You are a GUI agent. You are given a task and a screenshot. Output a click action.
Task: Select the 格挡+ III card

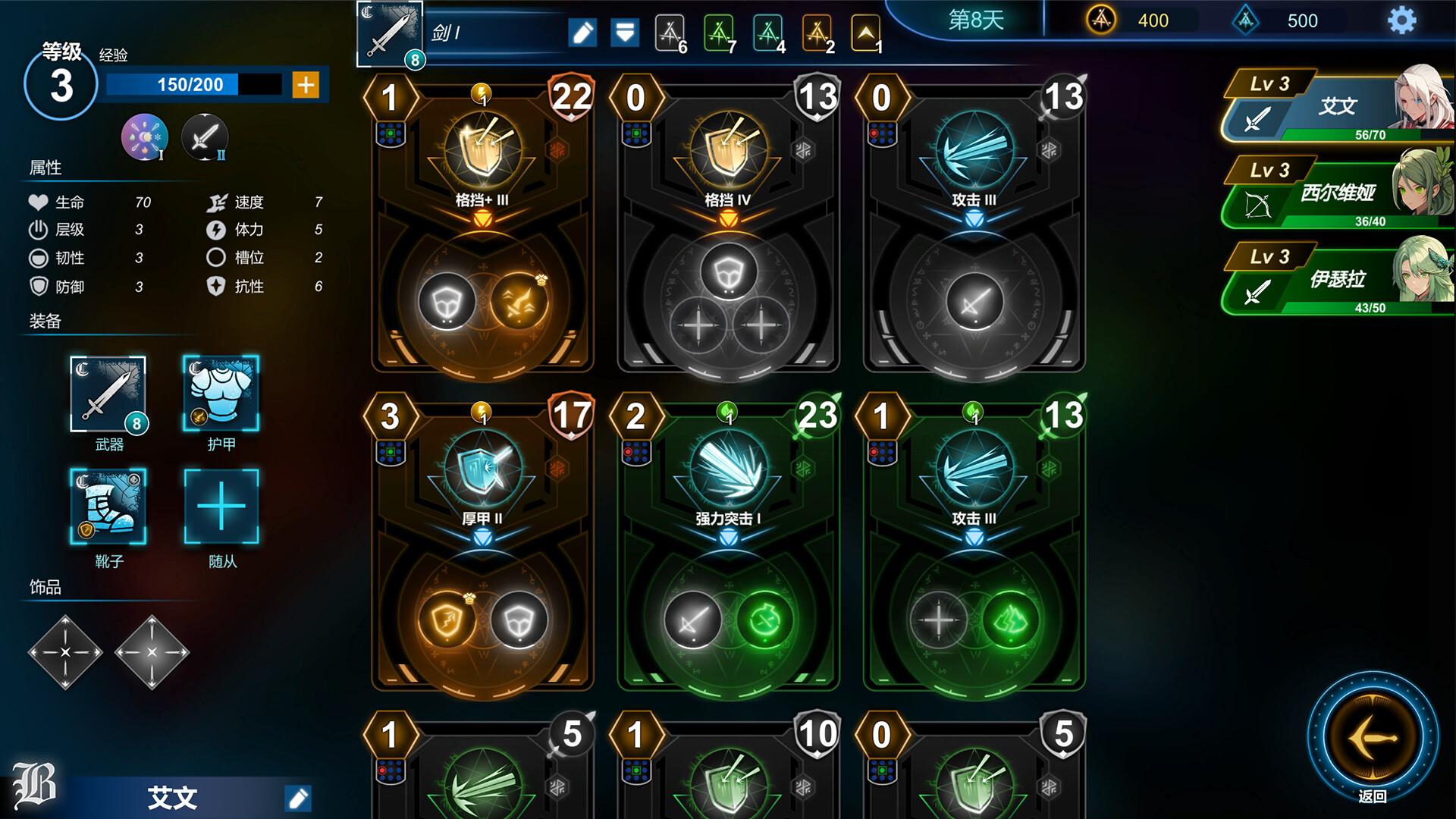click(x=482, y=227)
